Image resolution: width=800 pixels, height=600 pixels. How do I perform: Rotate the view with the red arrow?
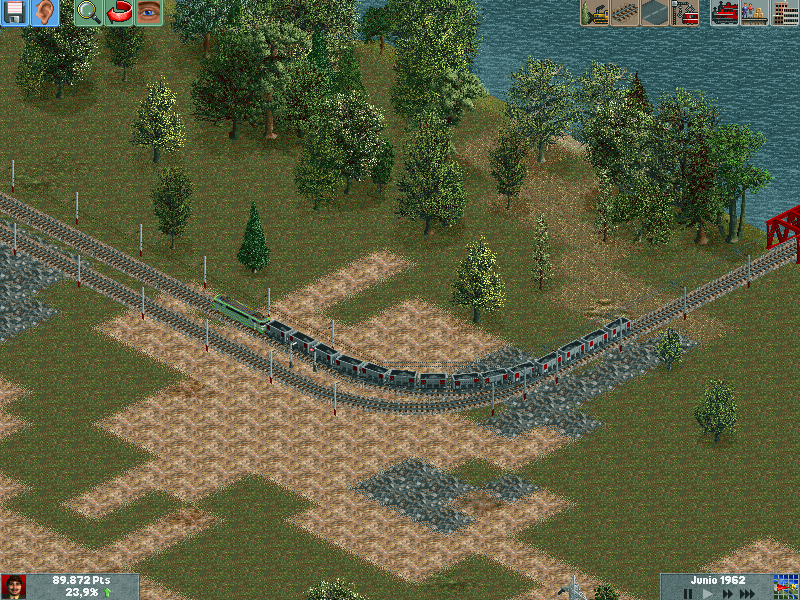click(x=119, y=13)
